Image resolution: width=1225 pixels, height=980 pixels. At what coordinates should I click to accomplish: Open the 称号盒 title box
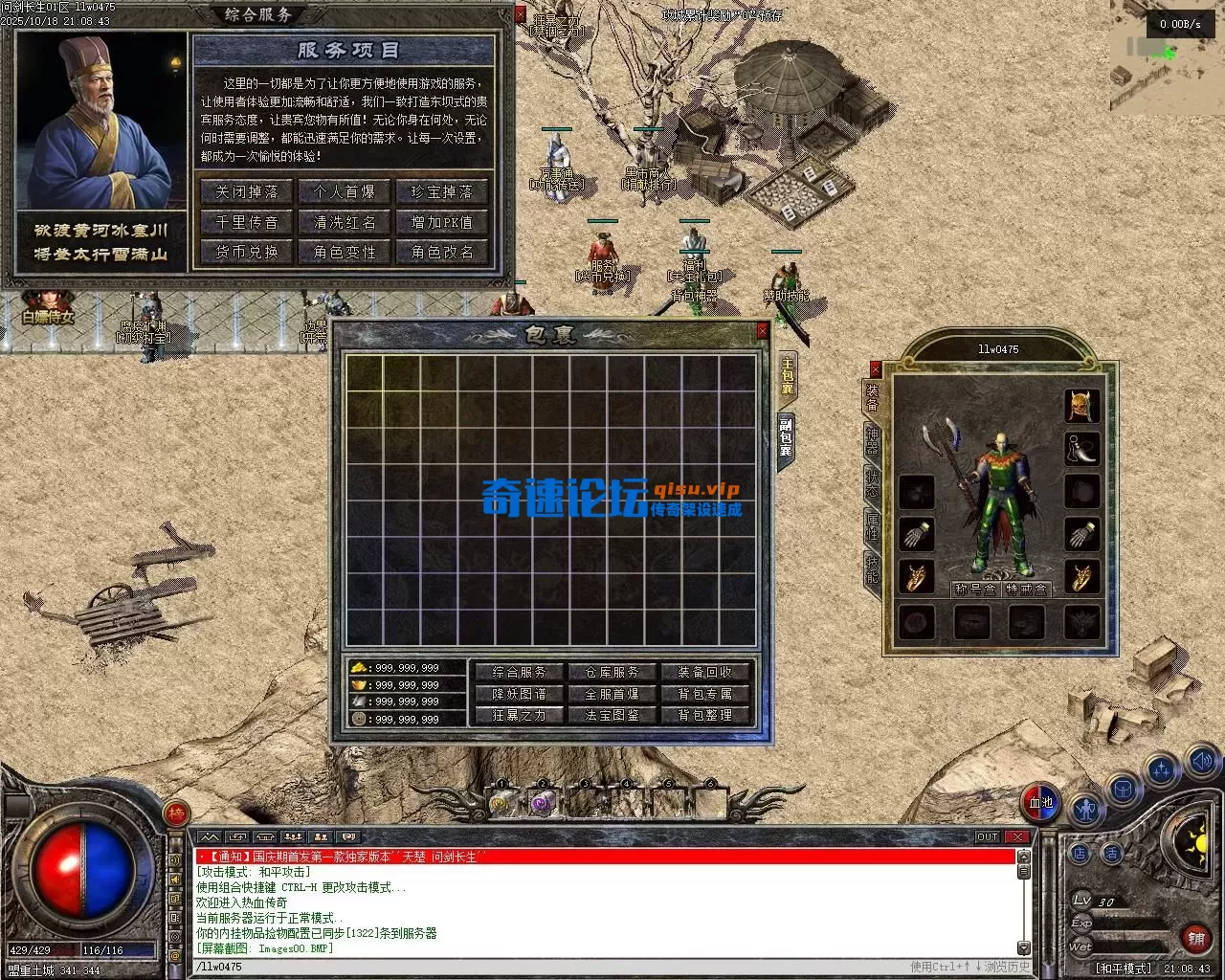[x=975, y=590]
